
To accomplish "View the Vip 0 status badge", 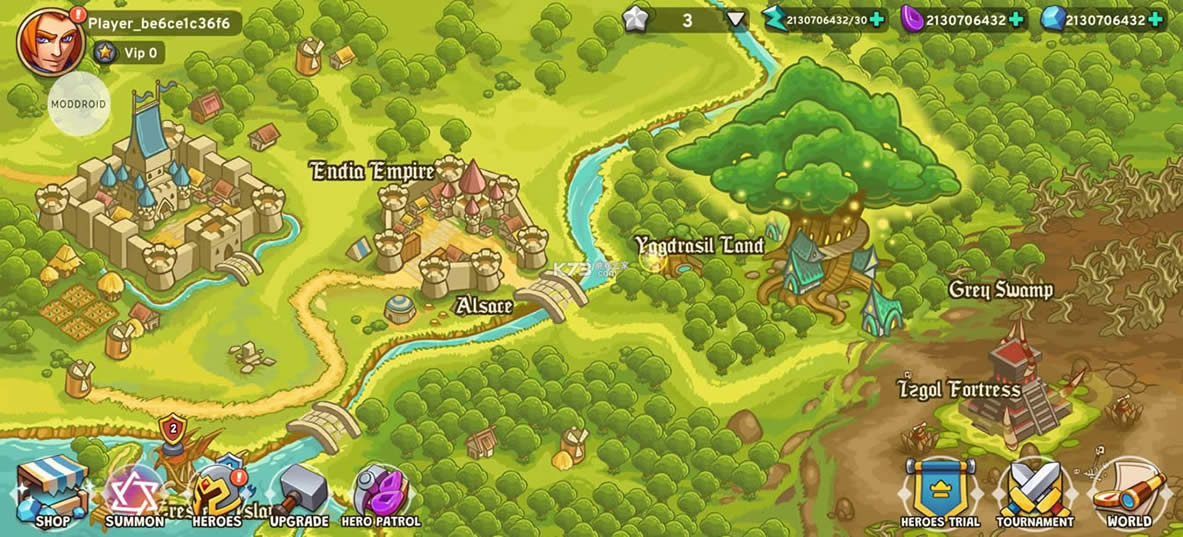I will click(129, 53).
